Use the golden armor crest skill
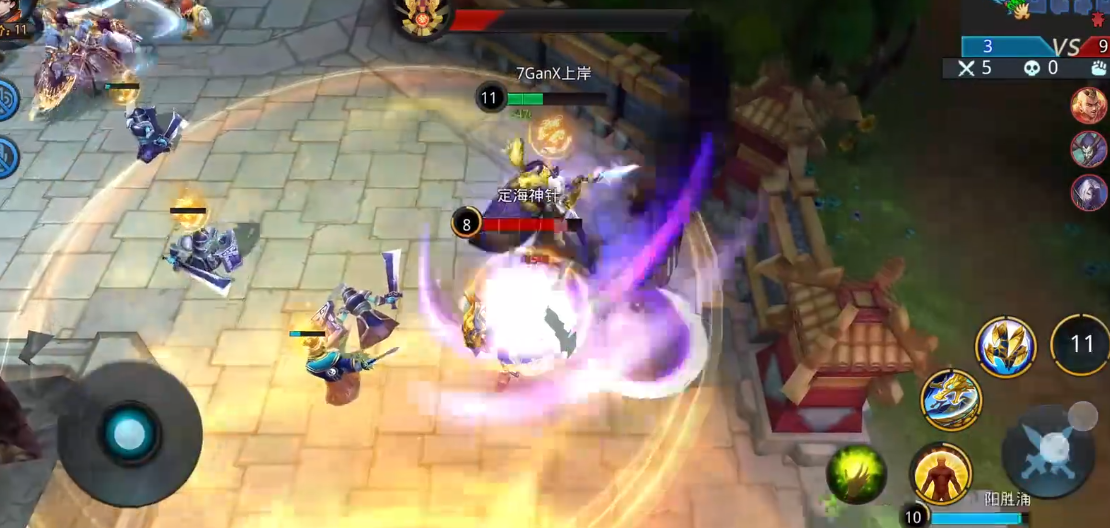Viewport: 1110px width, 528px height. coord(1005,347)
